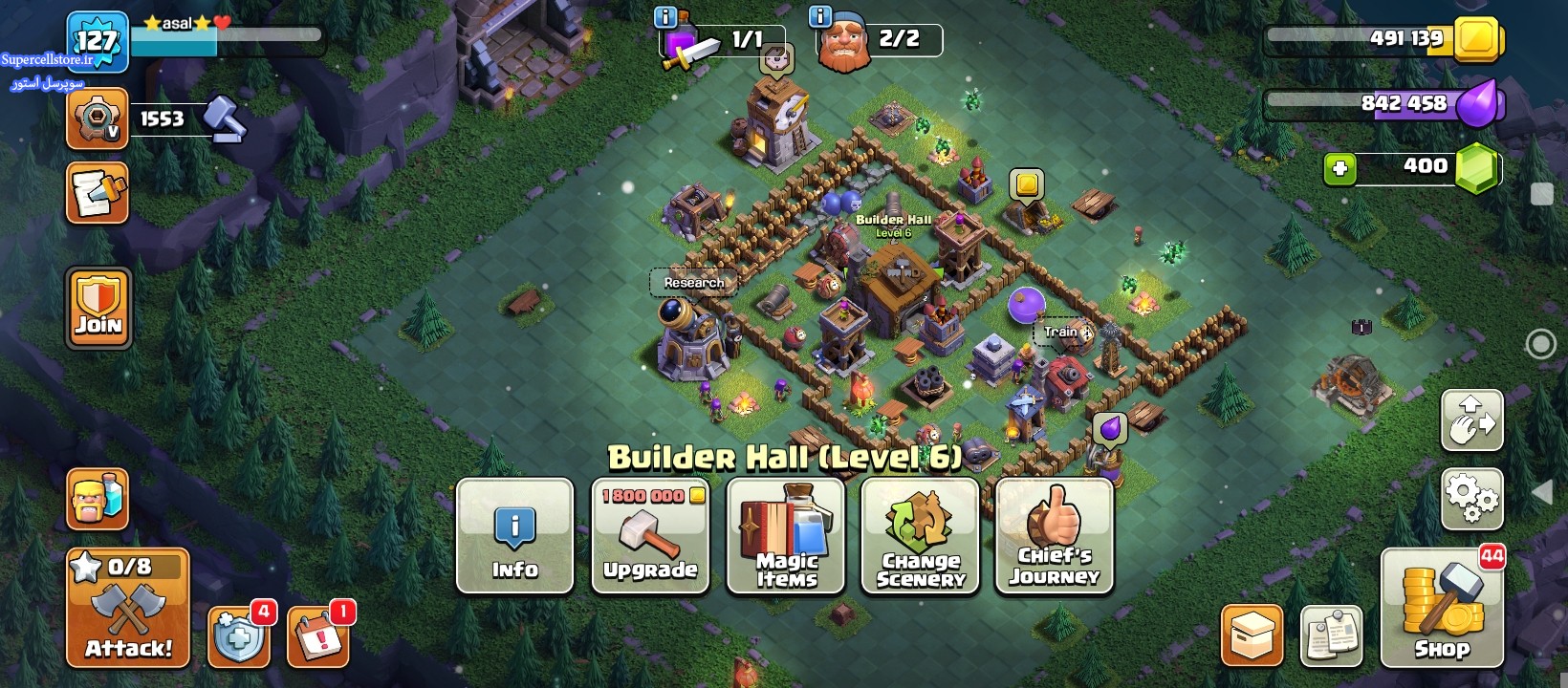This screenshot has width=1568, height=688.
Task: Open the barbarian and potion icon
Action: [x=98, y=498]
